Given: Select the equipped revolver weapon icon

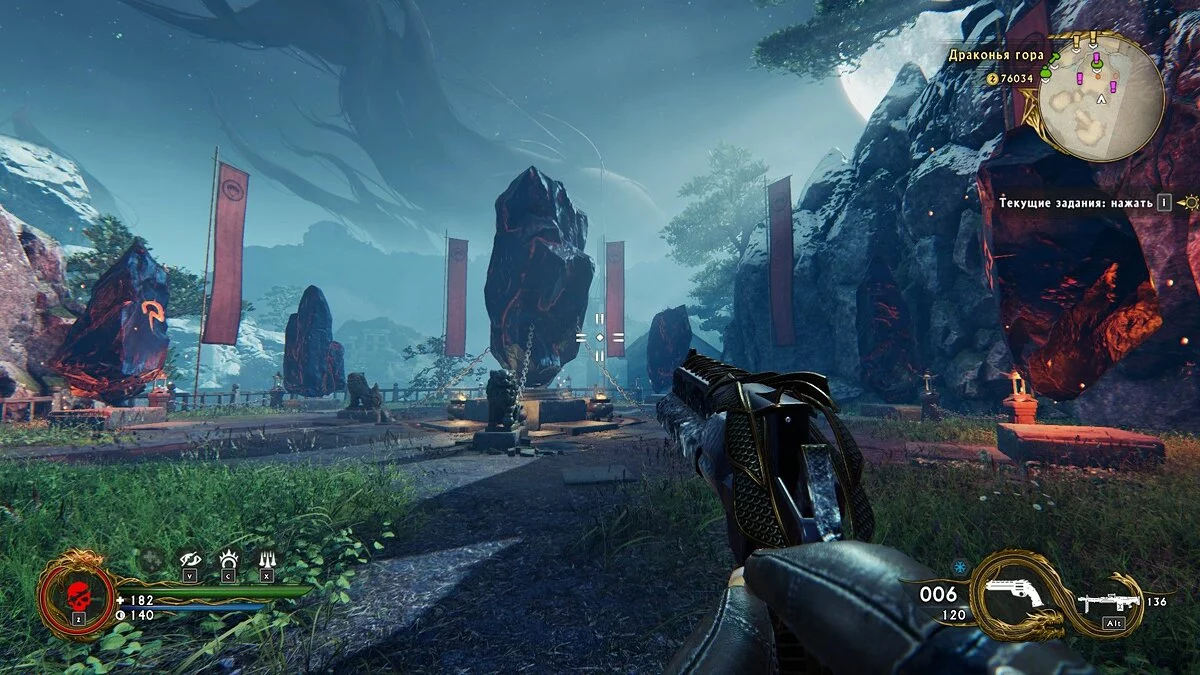Looking at the screenshot, I should (x=1014, y=595).
